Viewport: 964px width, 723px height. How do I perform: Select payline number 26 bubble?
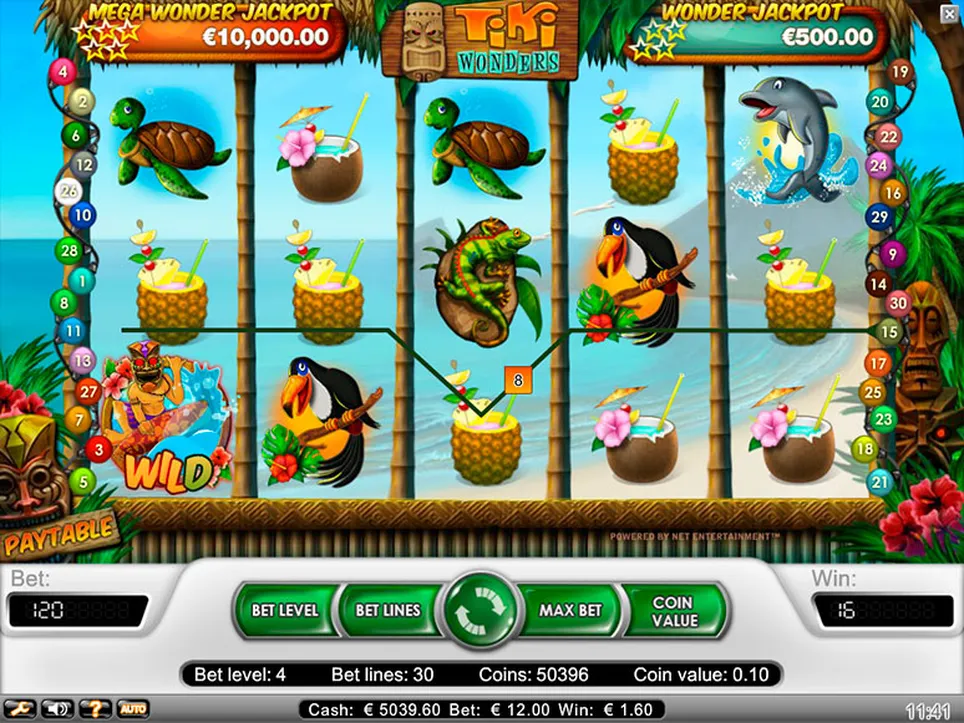click(69, 191)
